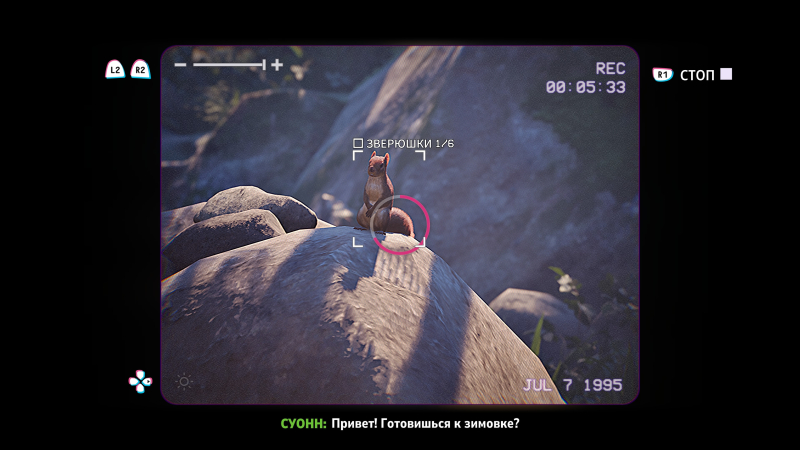Click the minus sign of the zoom control
Image resolution: width=800 pixels, height=450 pixels.
pos(181,65)
